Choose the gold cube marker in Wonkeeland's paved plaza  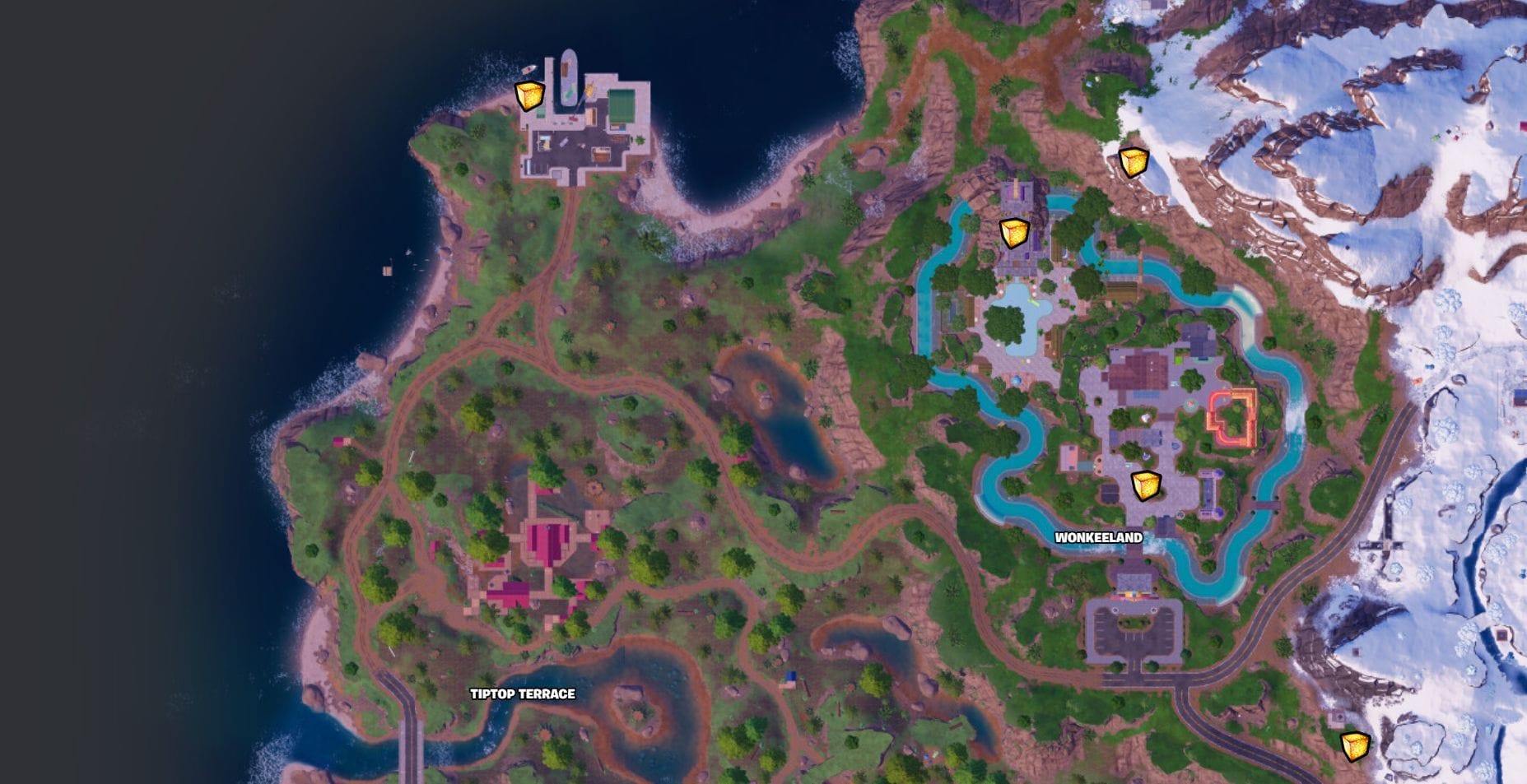click(x=1145, y=485)
